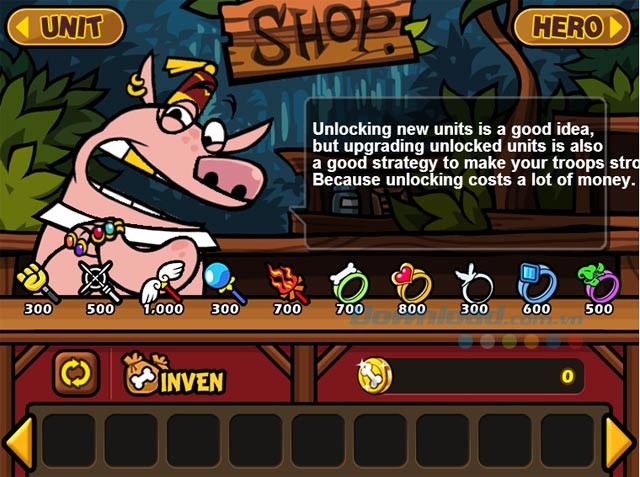Show next inventory slots with right arrow
Screen dimensions: 640x477
tap(620, 441)
